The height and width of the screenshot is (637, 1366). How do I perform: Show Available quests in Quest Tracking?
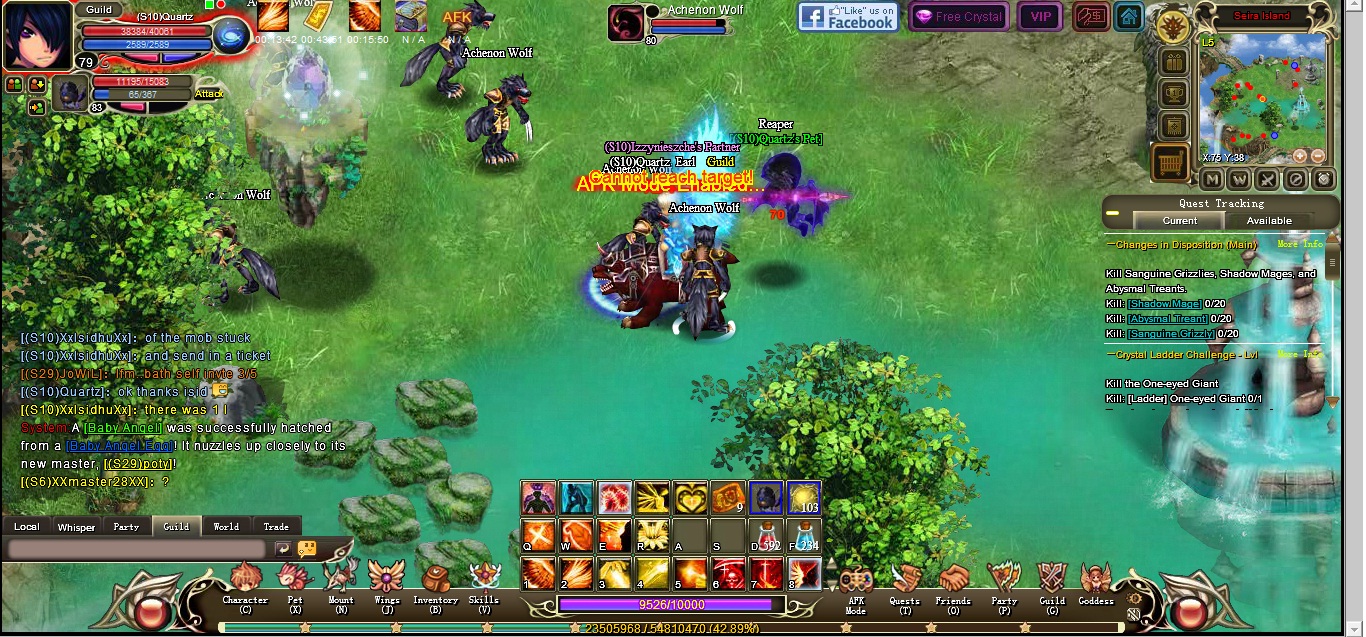click(1269, 221)
